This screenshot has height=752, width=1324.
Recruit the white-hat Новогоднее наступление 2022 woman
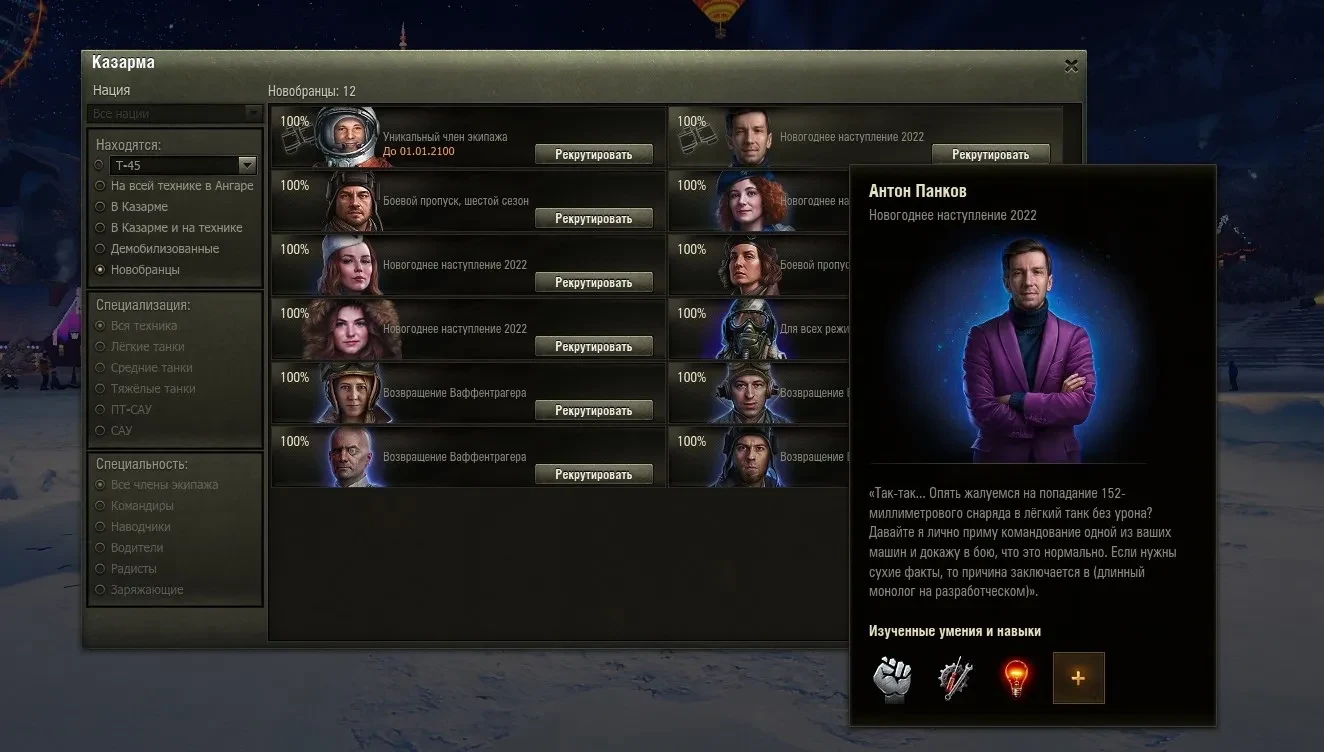[593, 283]
